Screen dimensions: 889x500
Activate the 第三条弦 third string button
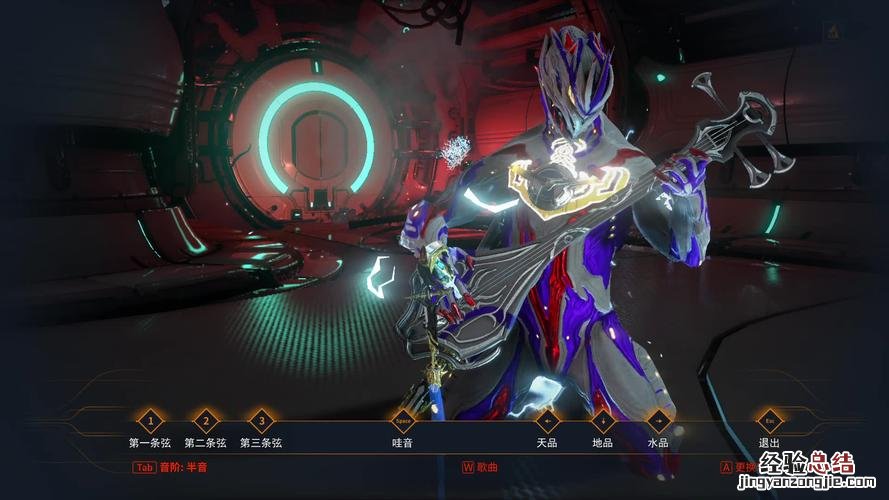coord(262,421)
